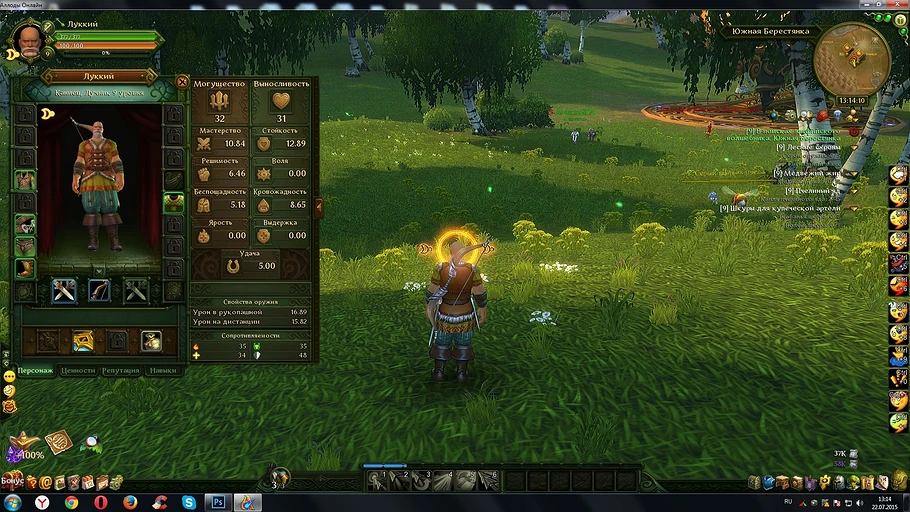Select the Навыки tab
This screenshot has width=910, height=512.
[162, 370]
